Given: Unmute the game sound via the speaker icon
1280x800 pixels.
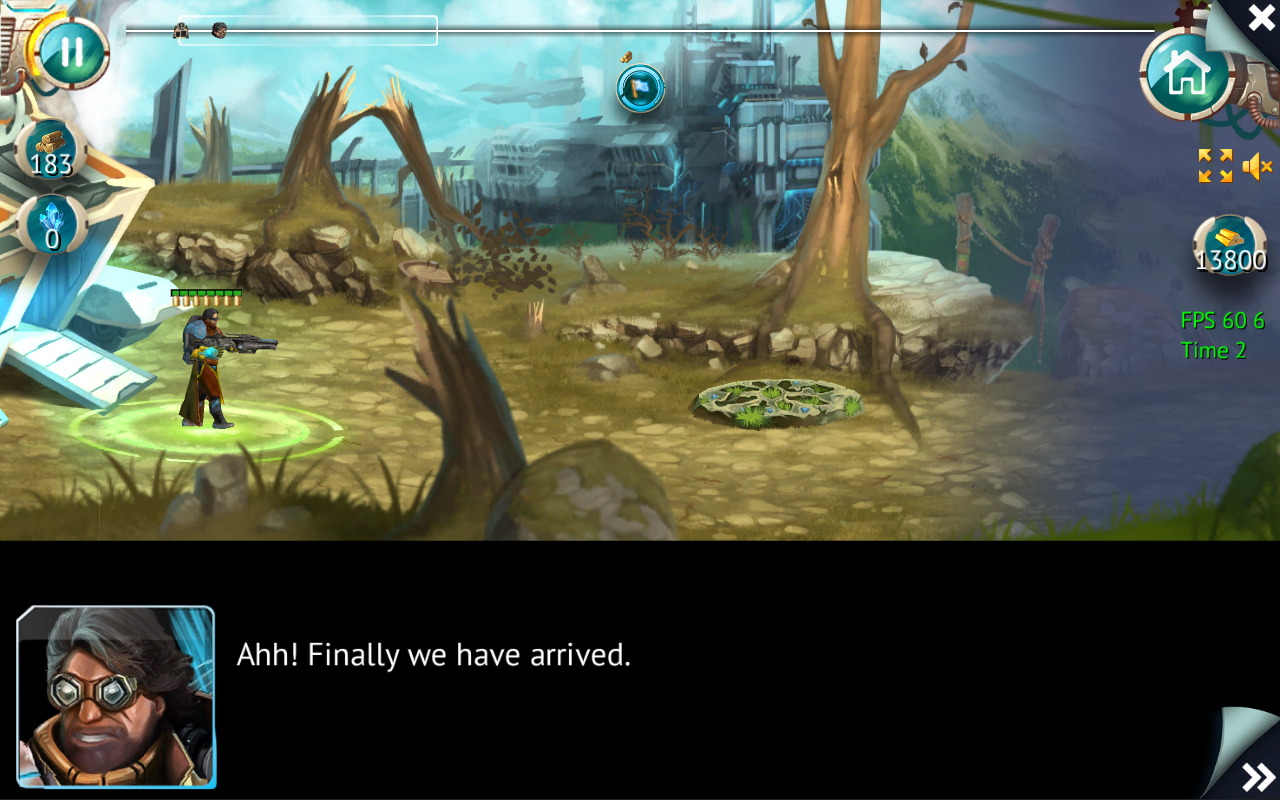Looking at the screenshot, I should pyautogui.click(x=1255, y=166).
